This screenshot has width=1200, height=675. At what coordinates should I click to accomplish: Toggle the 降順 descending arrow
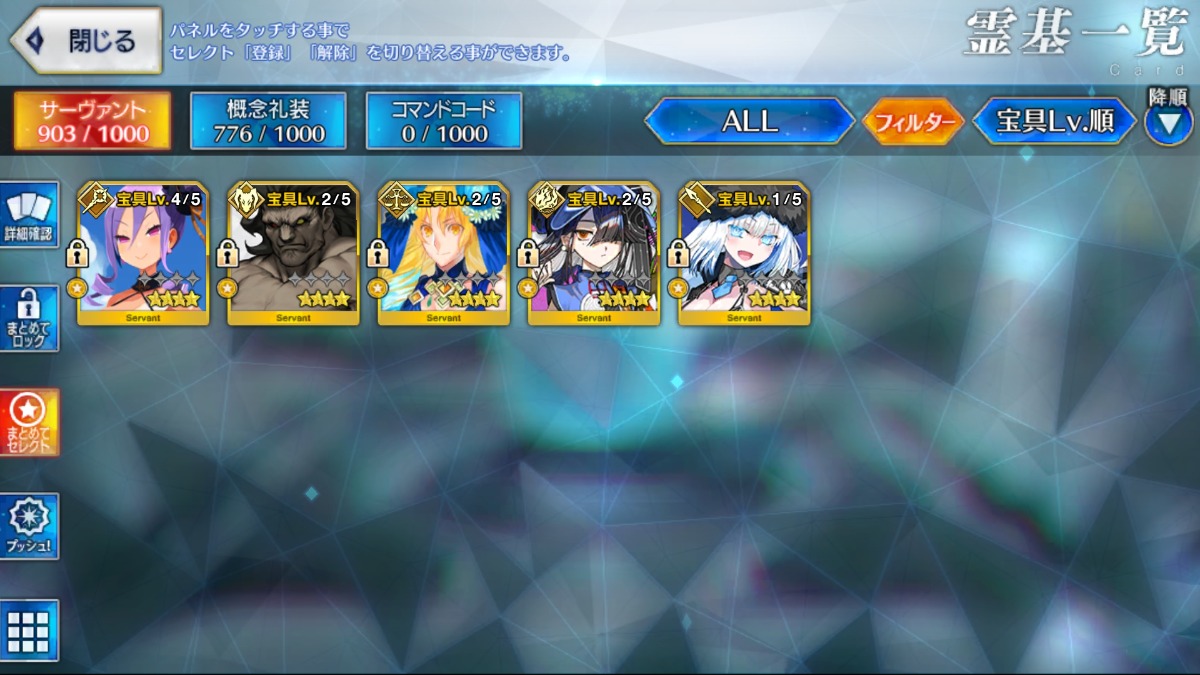coord(1168,124)
